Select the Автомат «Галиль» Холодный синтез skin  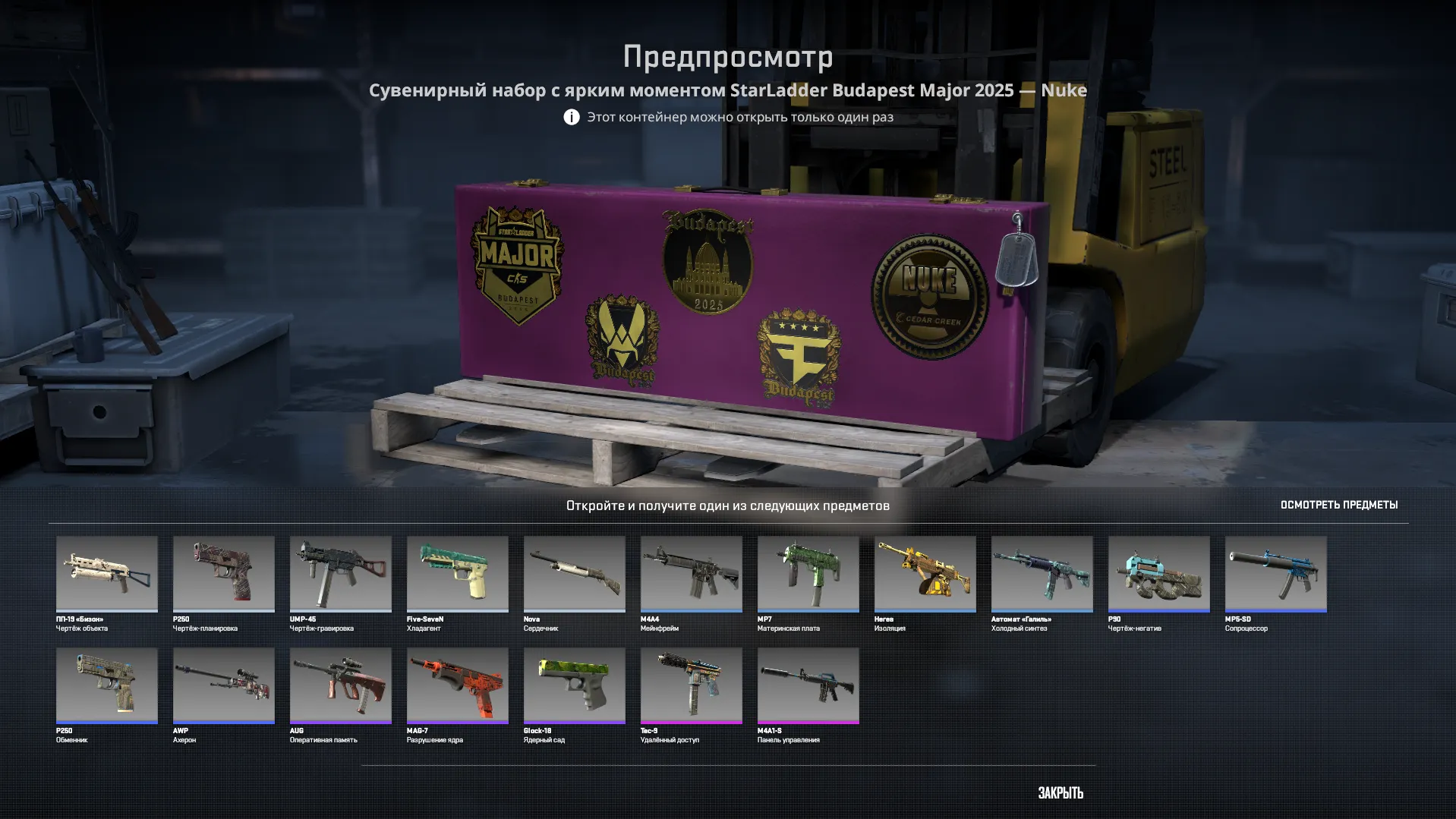(1042, 575)
